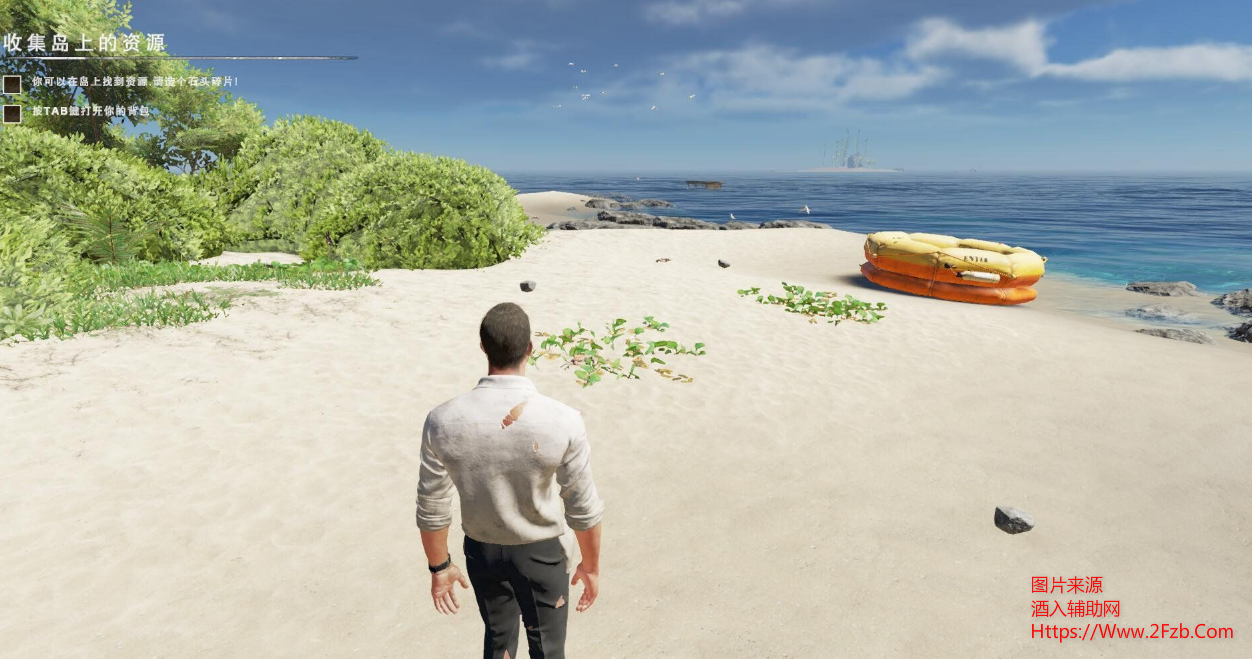Tick the checkbox for the island resources objective
Image resolution: width=1252 pixels, height=659 pixels.
12,84
